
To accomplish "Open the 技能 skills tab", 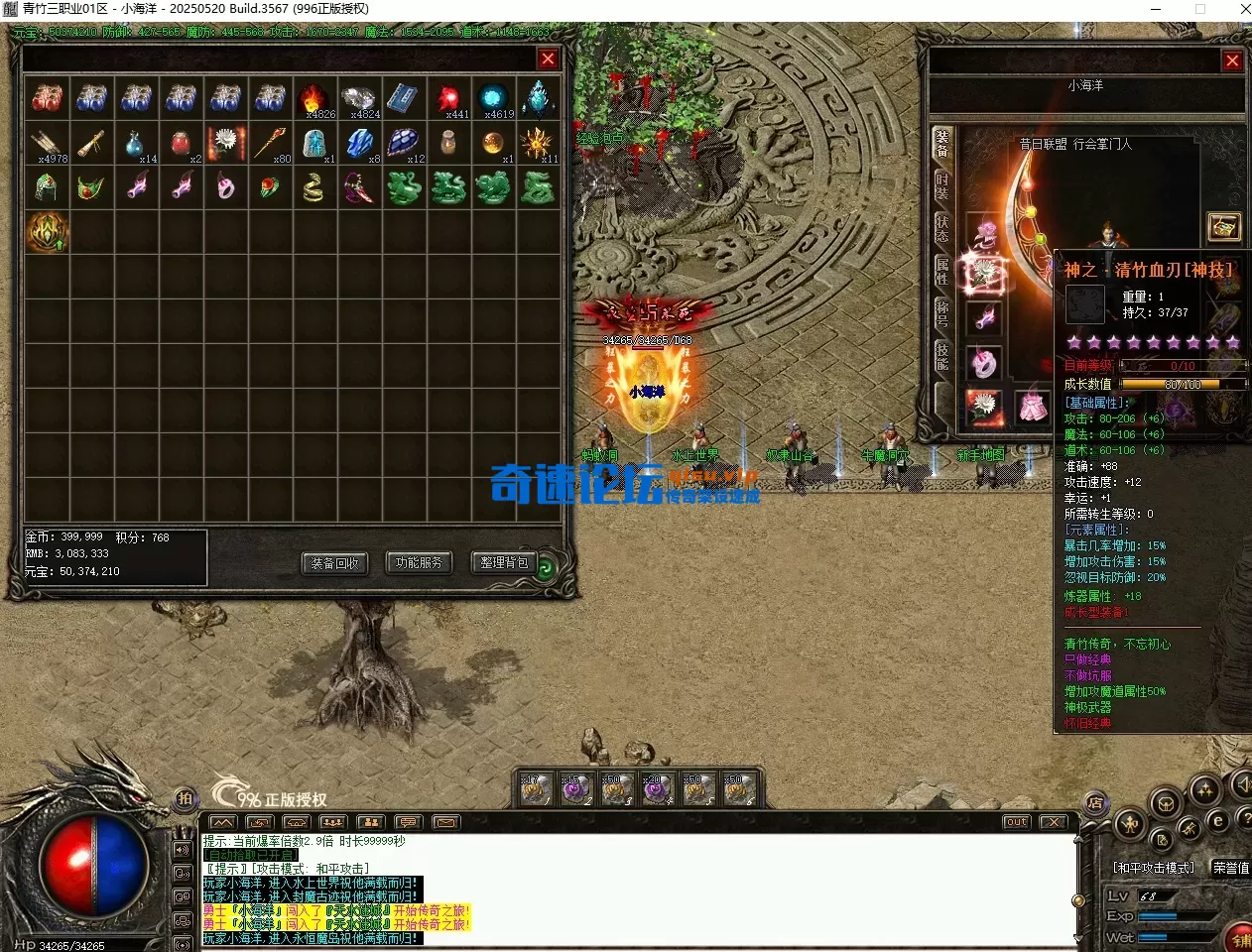I will (x=941, y=355).
